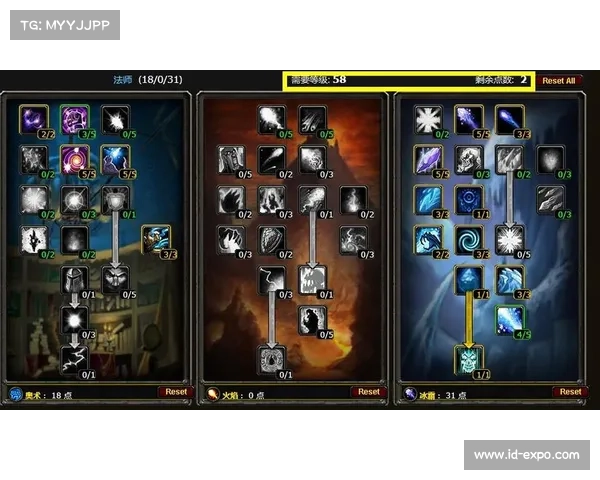
Task: Click the Improved Fire Ward shield talent
Action: [271, 239]
